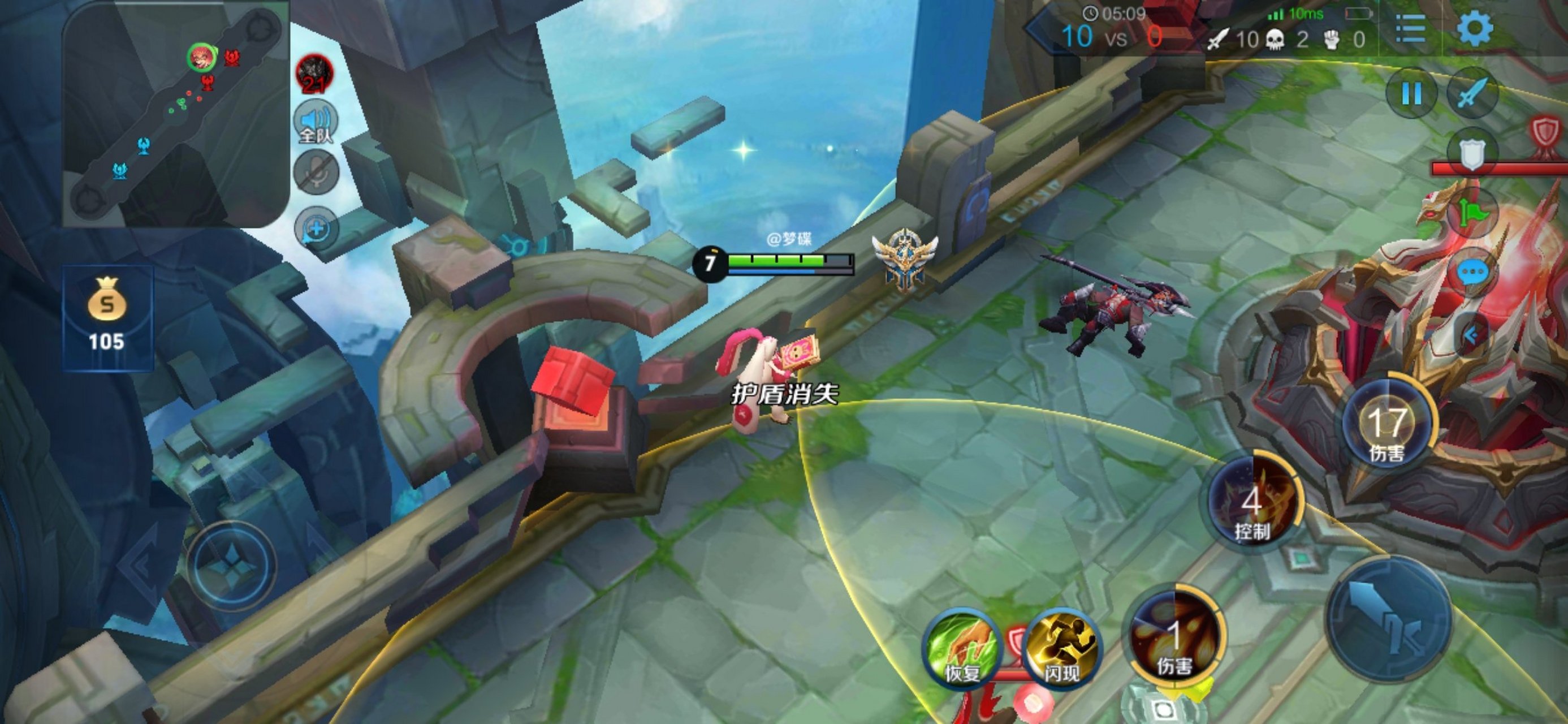
Task: Open the quick chat bubble
Action: [1473, 273]
